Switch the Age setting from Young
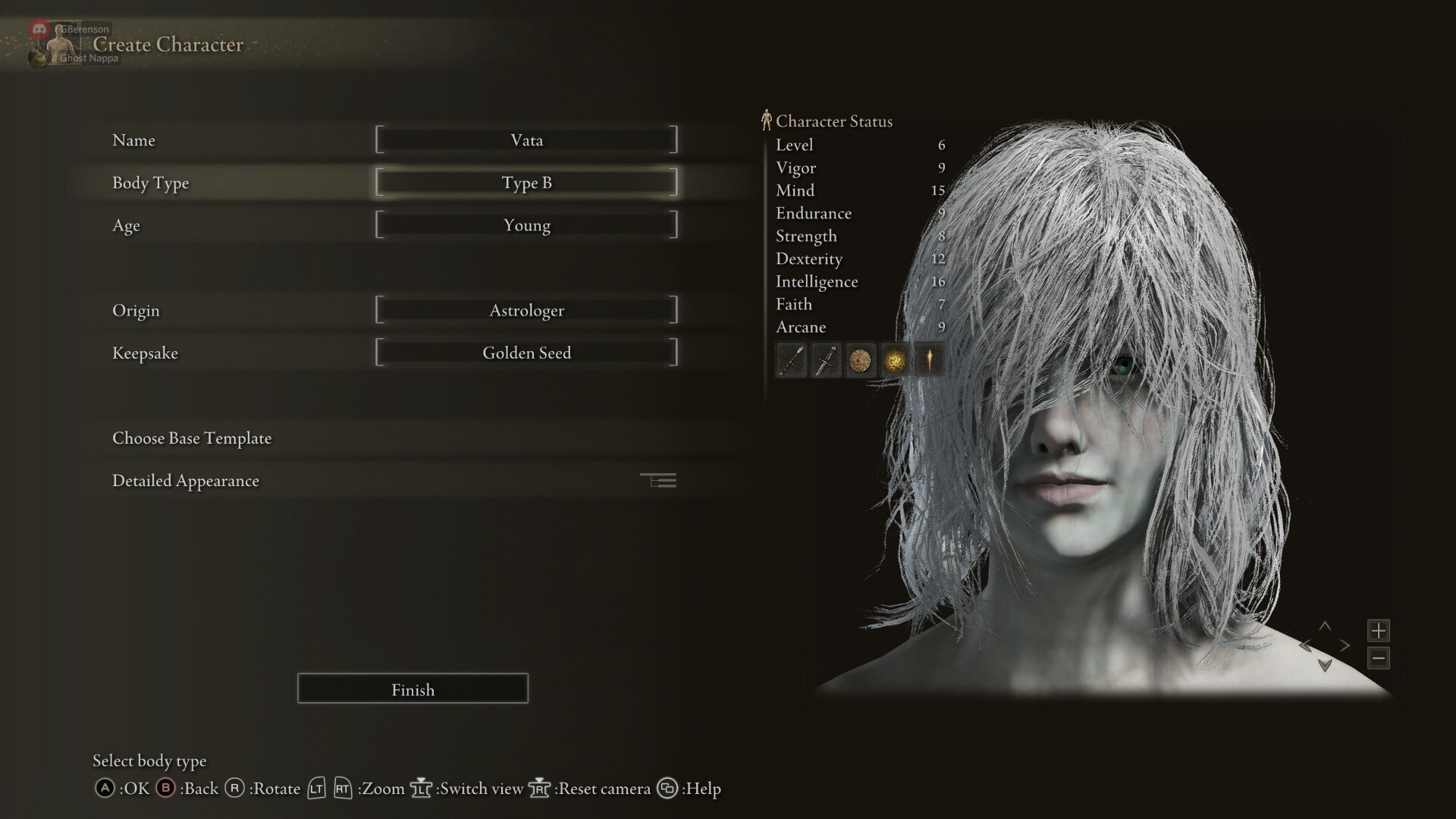This screenshot has width=1456, height=819. pyautogui.click(x=527, y=224)
